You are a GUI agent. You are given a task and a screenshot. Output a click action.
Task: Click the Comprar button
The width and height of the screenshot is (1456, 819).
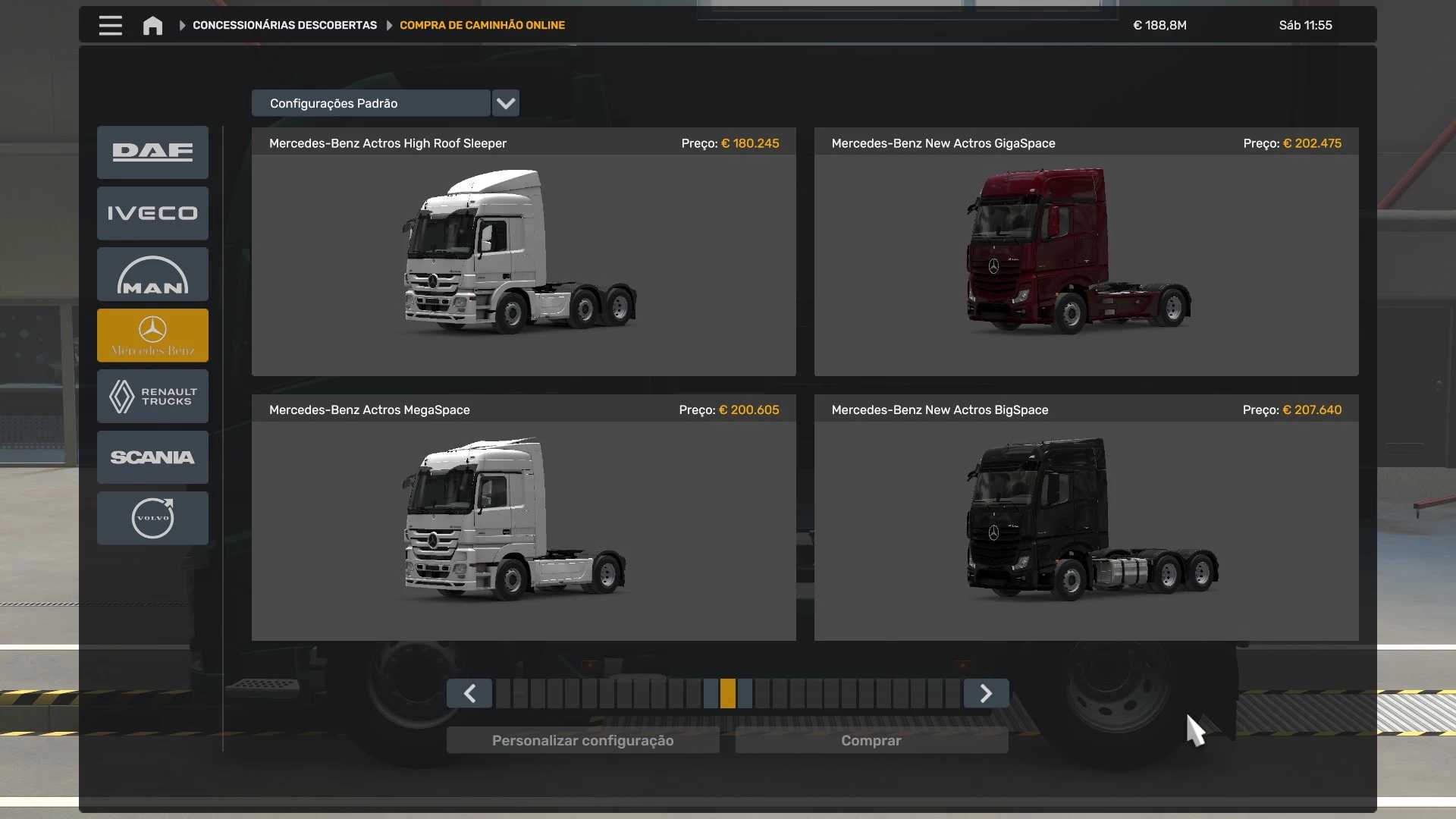pyautogui.click(x=871, y=740)
